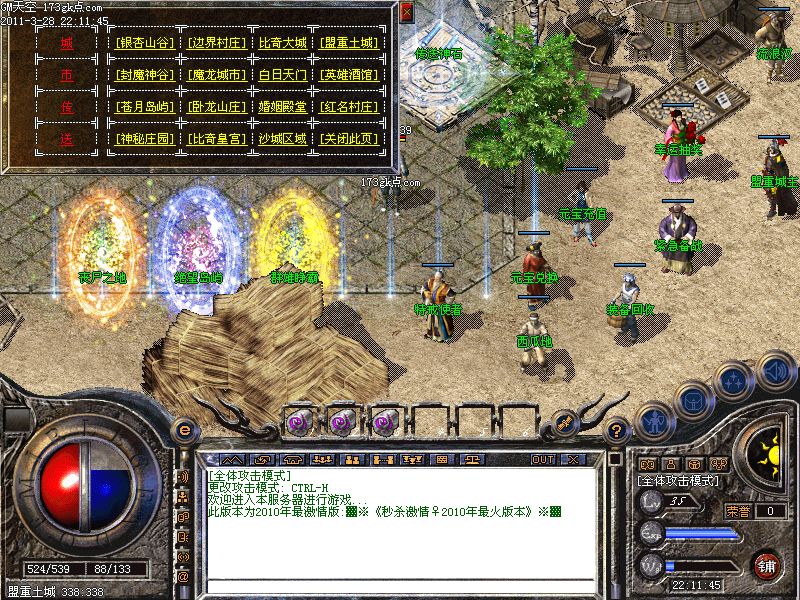Screen dimensions: 800x600
Task: Teleport to 苍月岛屿
Action: pos(145,108)
